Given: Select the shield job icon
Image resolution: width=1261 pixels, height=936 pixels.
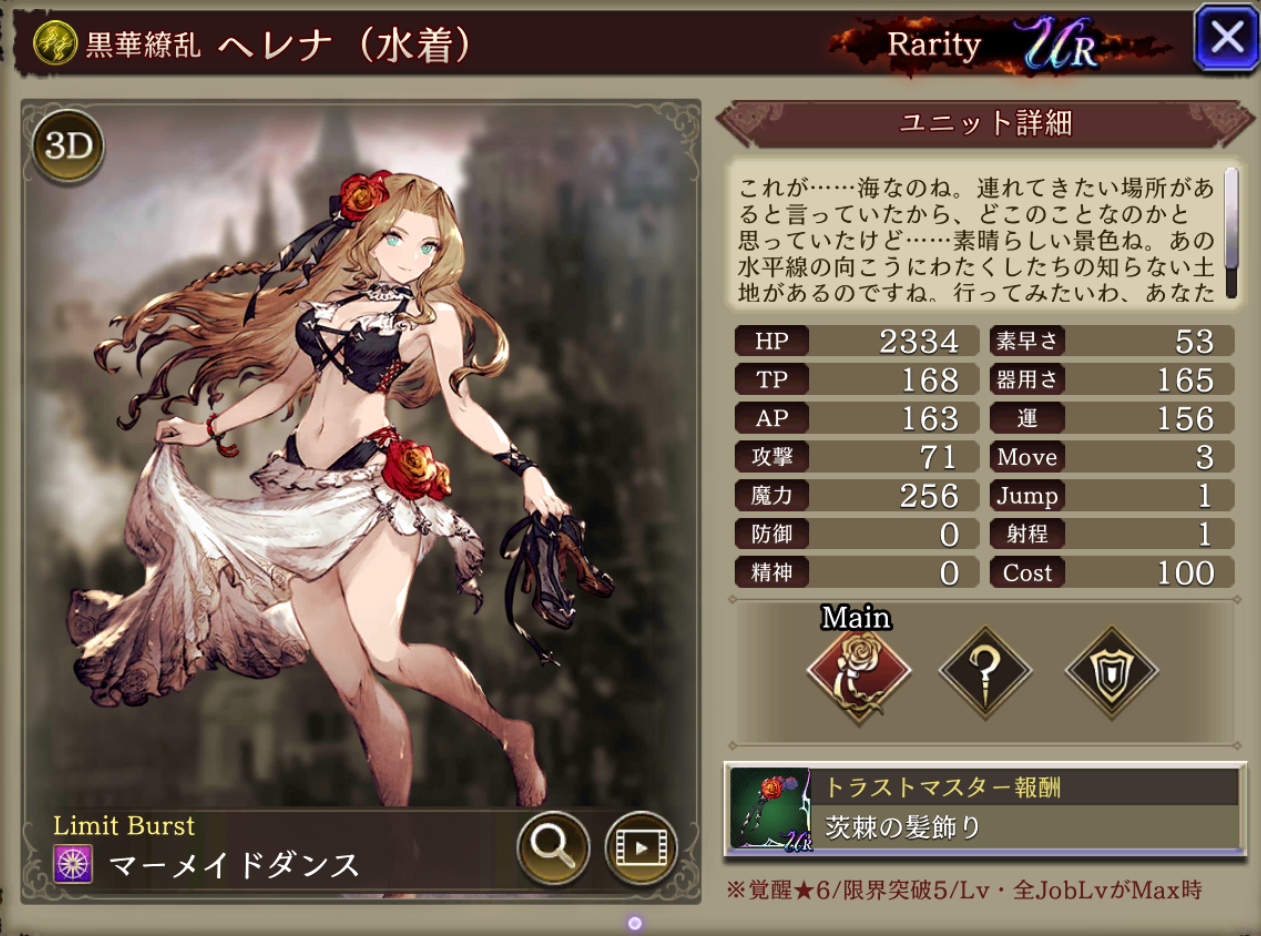Looking at the screenshot, I should point(1112,672).
